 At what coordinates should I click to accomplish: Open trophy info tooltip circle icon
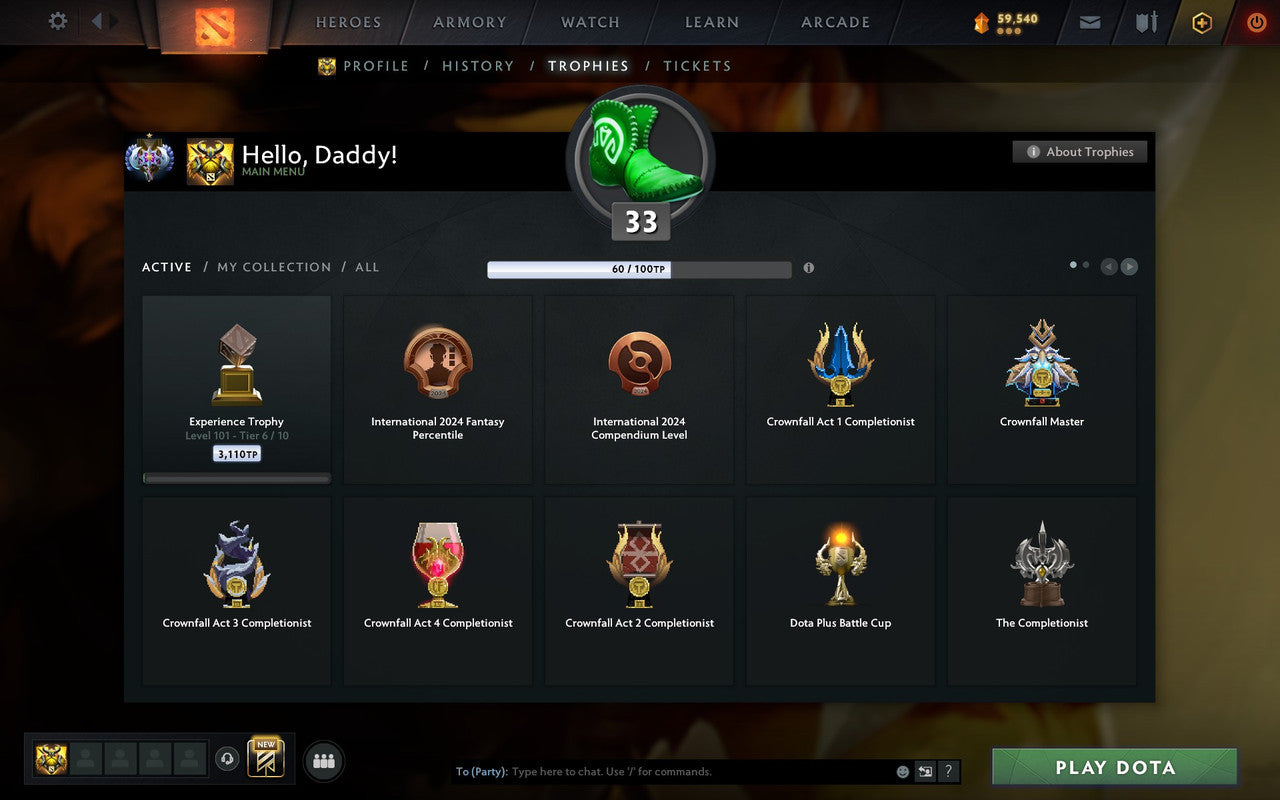click(809, 268)
